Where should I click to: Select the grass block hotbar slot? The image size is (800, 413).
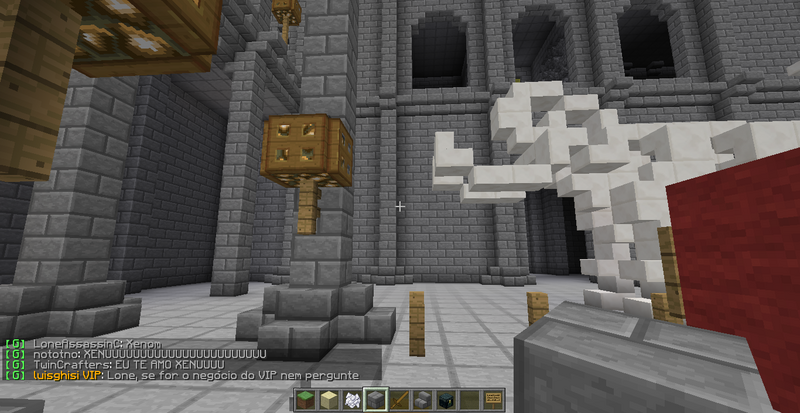click(302, 400)
